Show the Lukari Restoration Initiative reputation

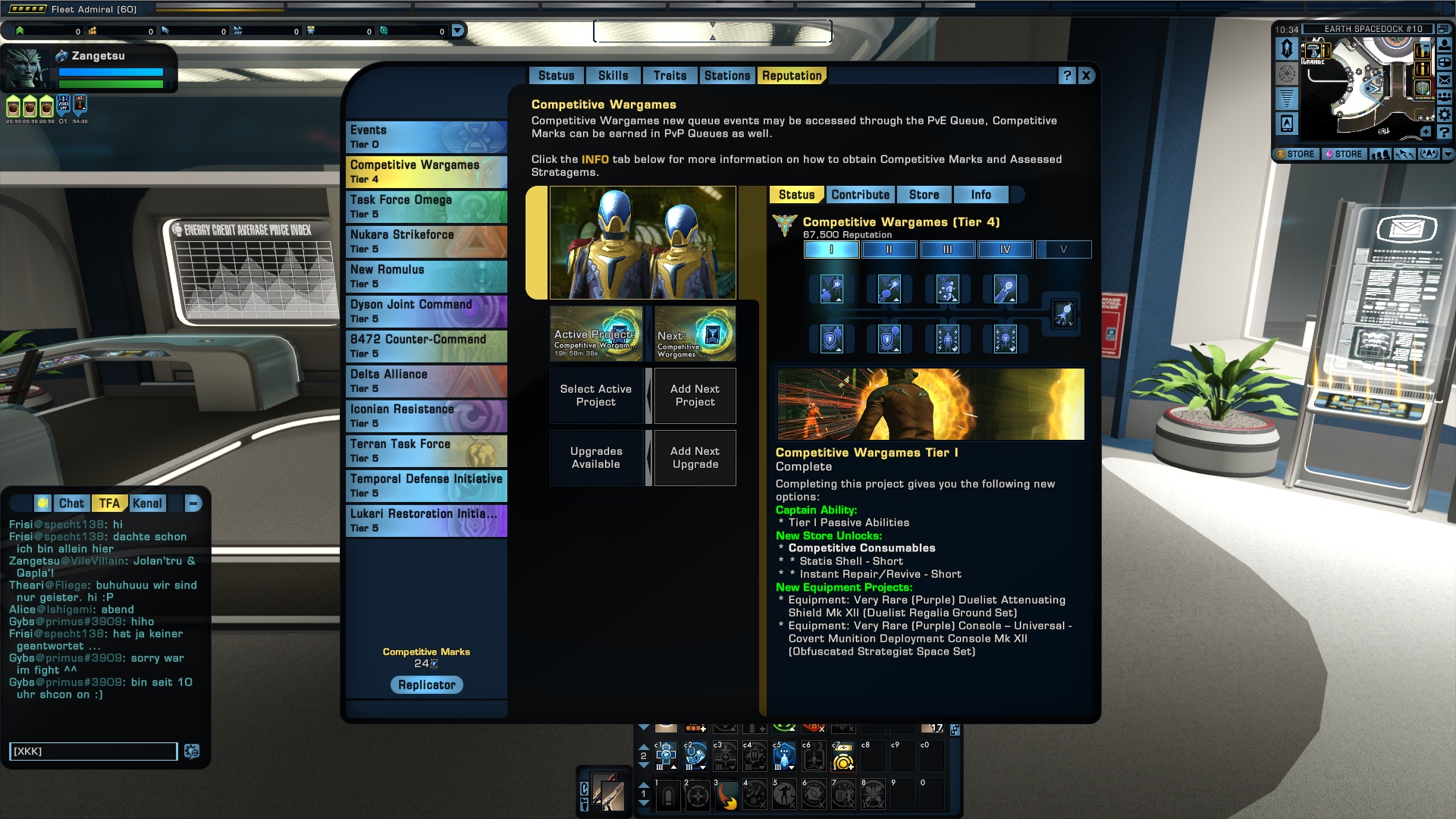426,520
